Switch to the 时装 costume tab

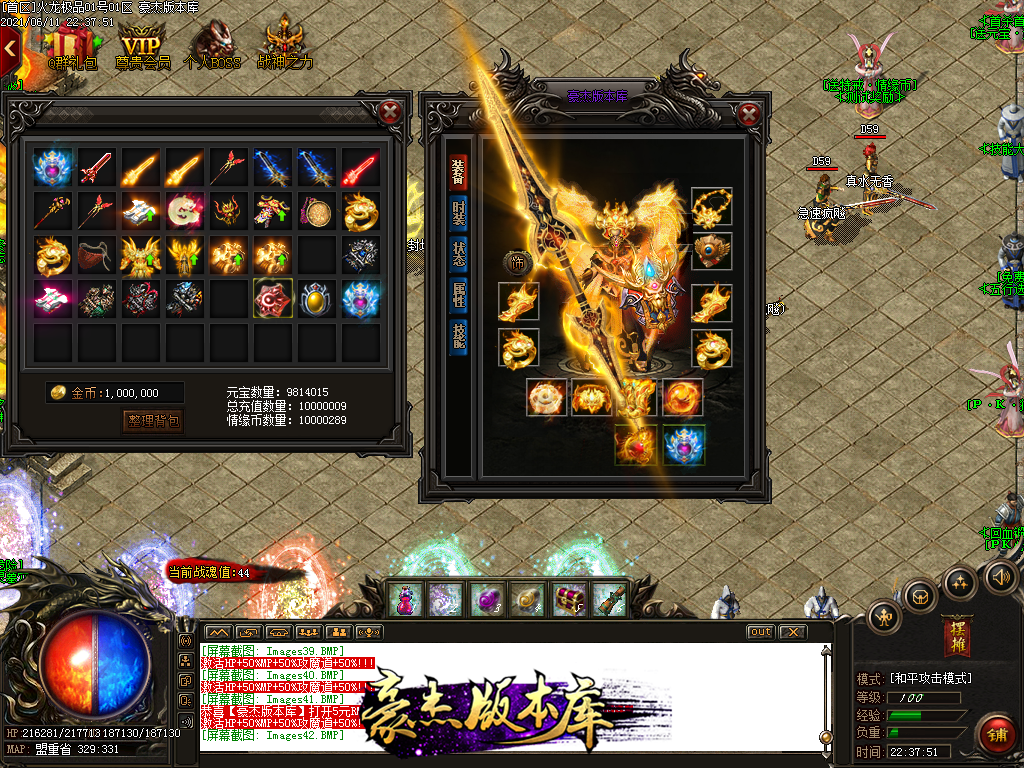458,213
